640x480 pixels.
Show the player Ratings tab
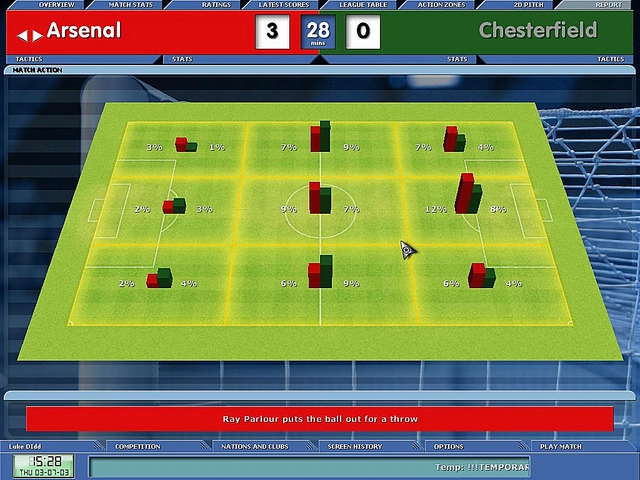[216, 5]
